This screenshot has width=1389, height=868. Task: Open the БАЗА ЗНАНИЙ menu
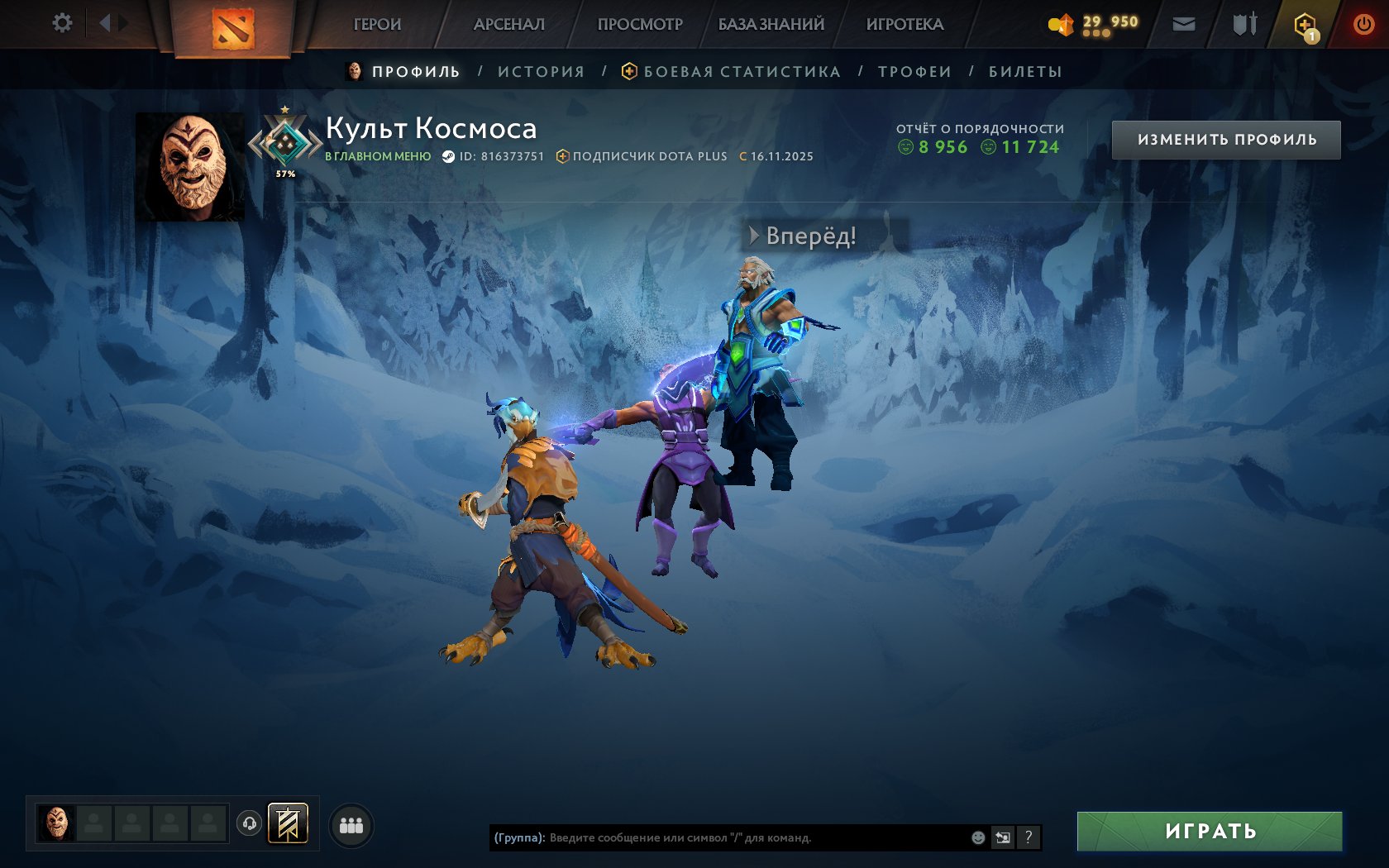tap(769, 24)
